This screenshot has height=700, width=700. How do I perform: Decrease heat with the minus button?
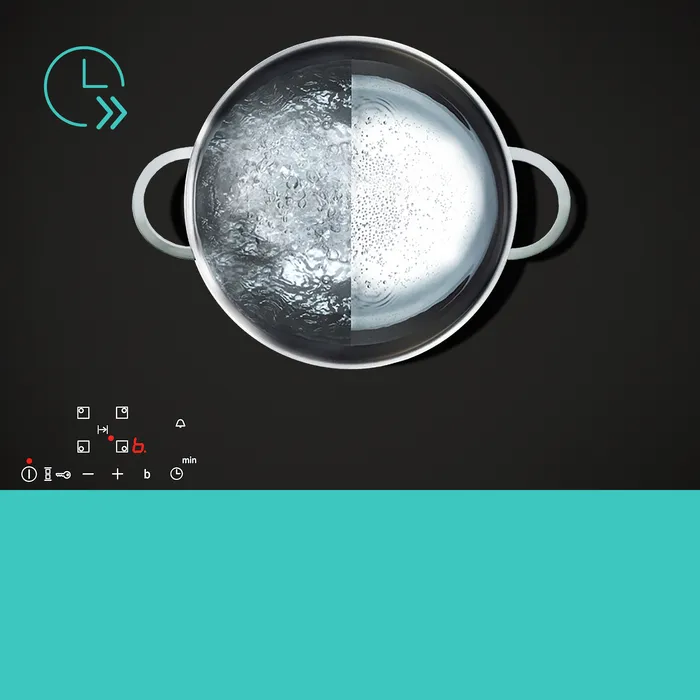pyautogui.click(x=88, y=474)
